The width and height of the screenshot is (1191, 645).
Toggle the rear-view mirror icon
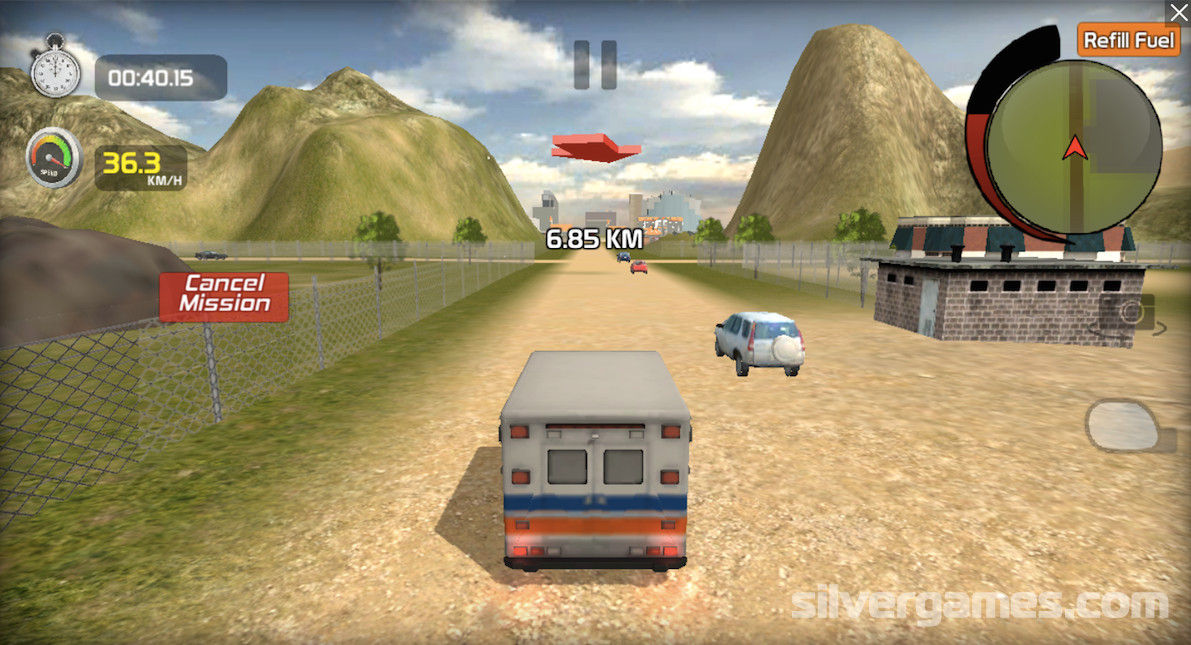1123,425
